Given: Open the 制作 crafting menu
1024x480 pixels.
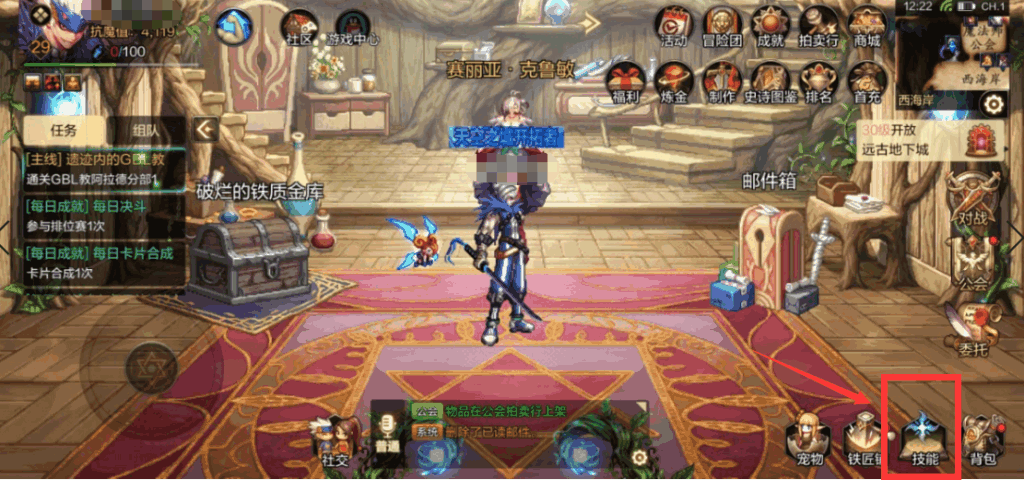Looking at the screenshot, I should (721, 82).
